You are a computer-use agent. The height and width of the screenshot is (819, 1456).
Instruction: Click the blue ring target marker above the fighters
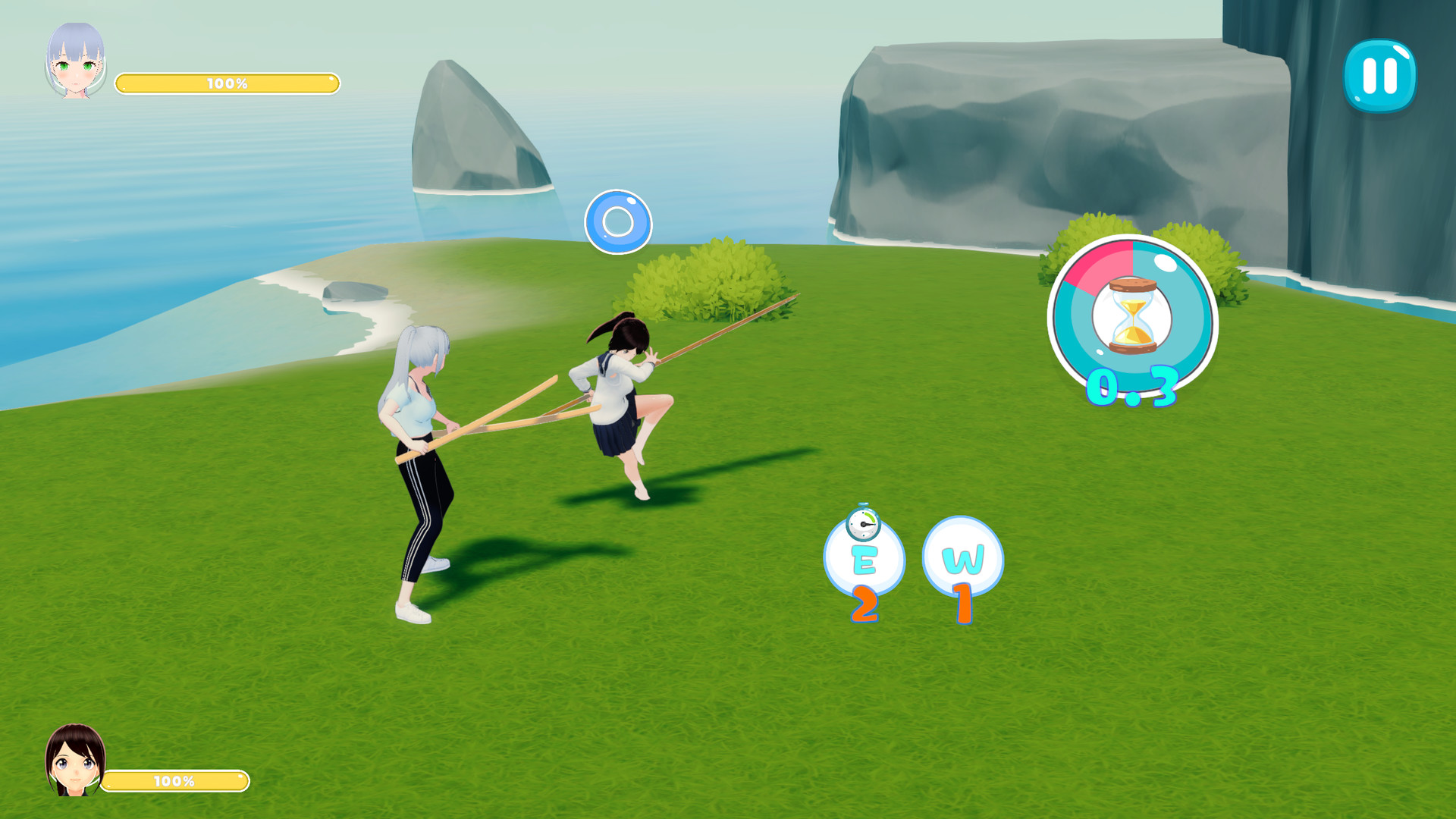click(x=619, y=221)
